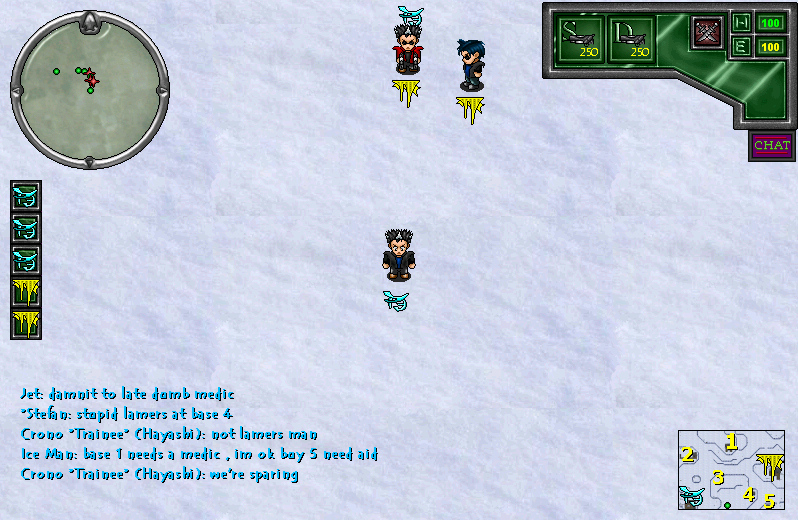798x520 pixels.
Task: Select the S weapon slot
Action: point(582,40)
